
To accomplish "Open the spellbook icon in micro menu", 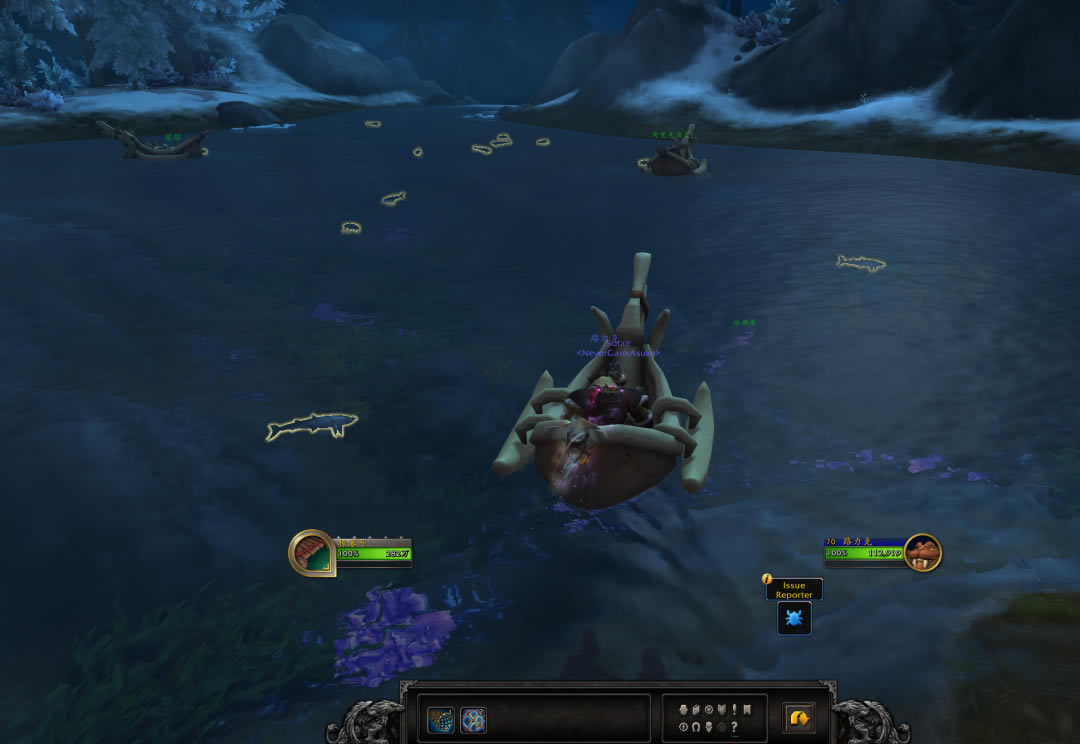I will pyautogui.click(x=696, y=709).
